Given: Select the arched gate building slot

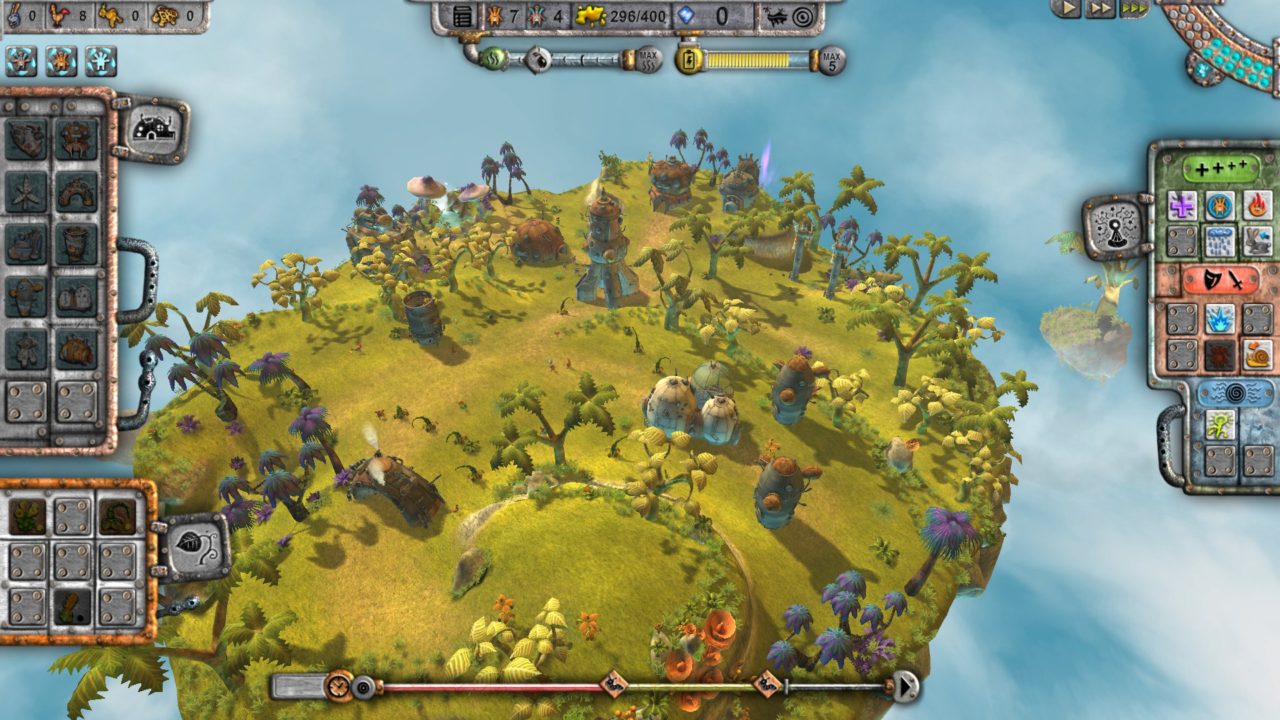Looking at the screenshot, I should click(x=76, y=190).
